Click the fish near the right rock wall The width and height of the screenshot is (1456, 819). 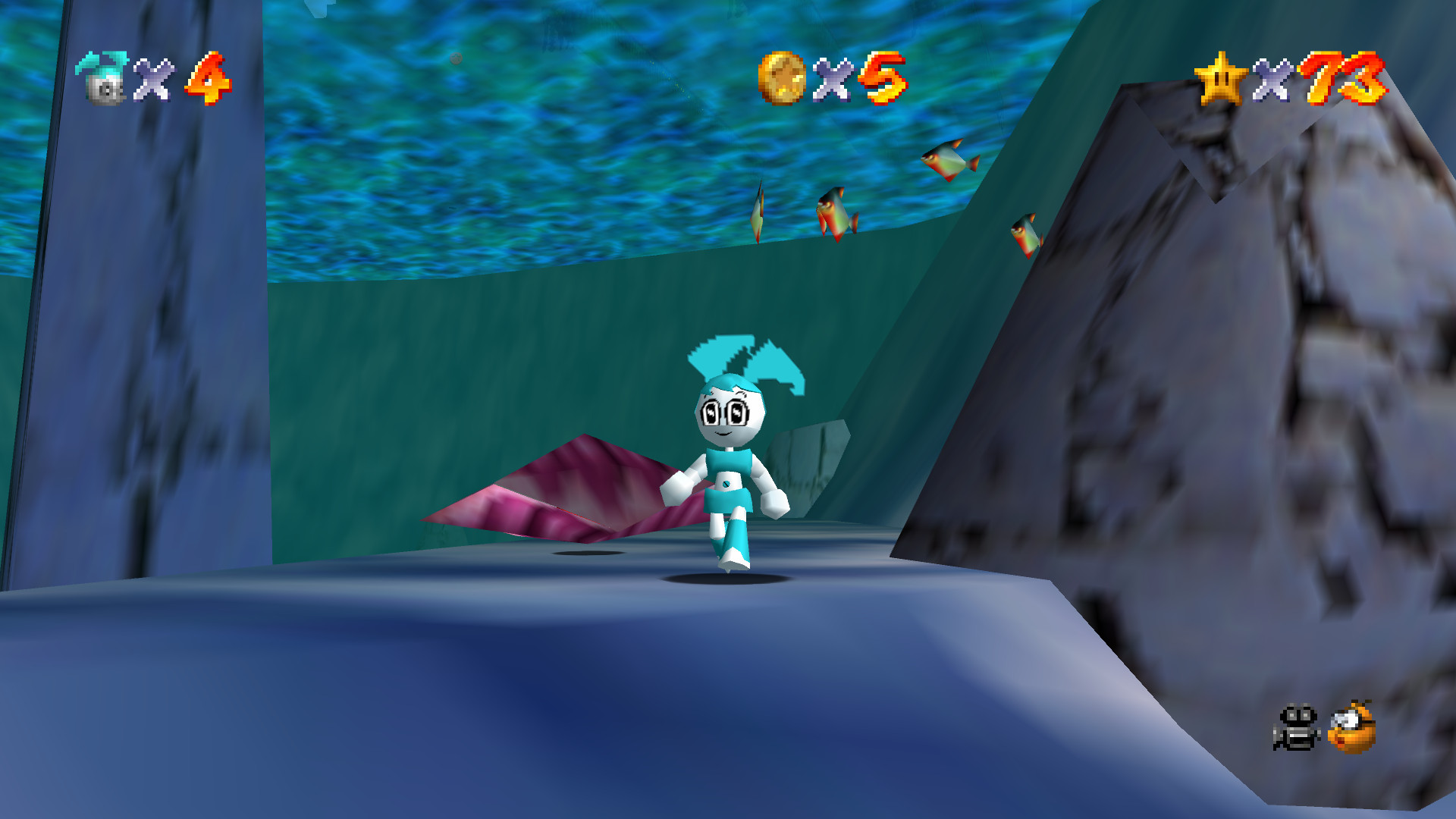click(1028, 234)
